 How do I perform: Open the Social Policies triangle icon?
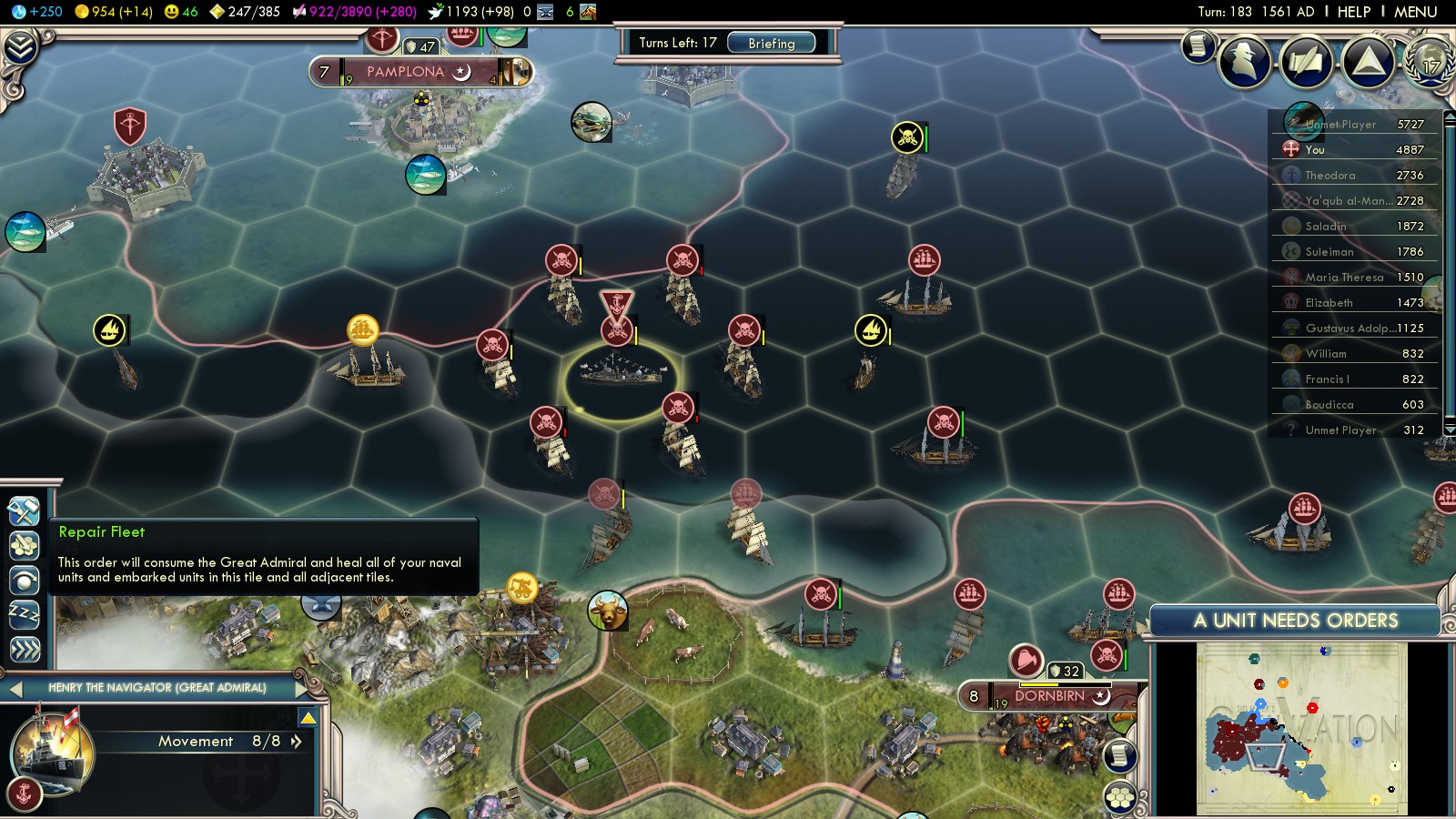coord(1368,61)
